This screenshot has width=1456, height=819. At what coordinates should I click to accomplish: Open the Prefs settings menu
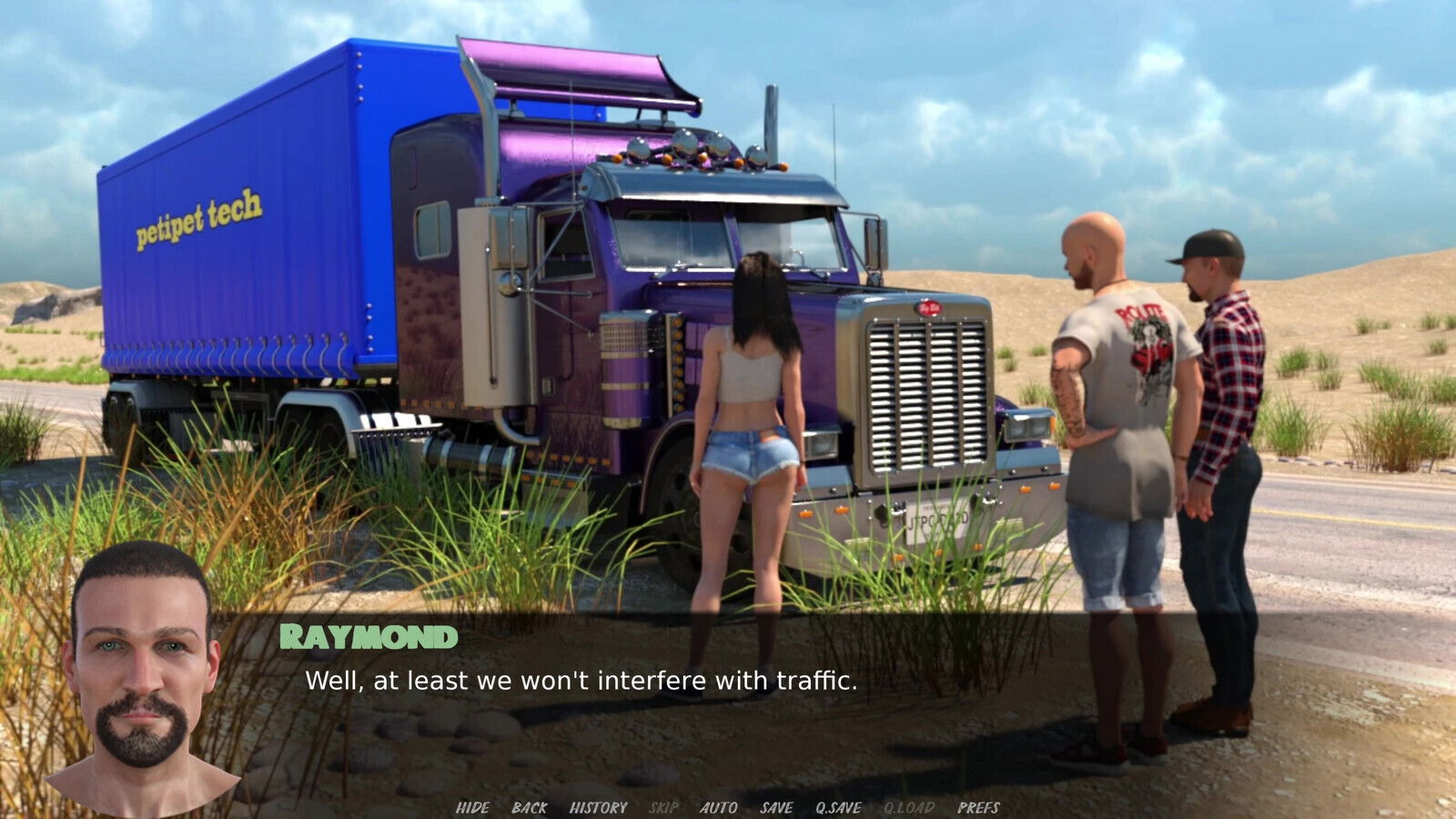tap(978, 807)
